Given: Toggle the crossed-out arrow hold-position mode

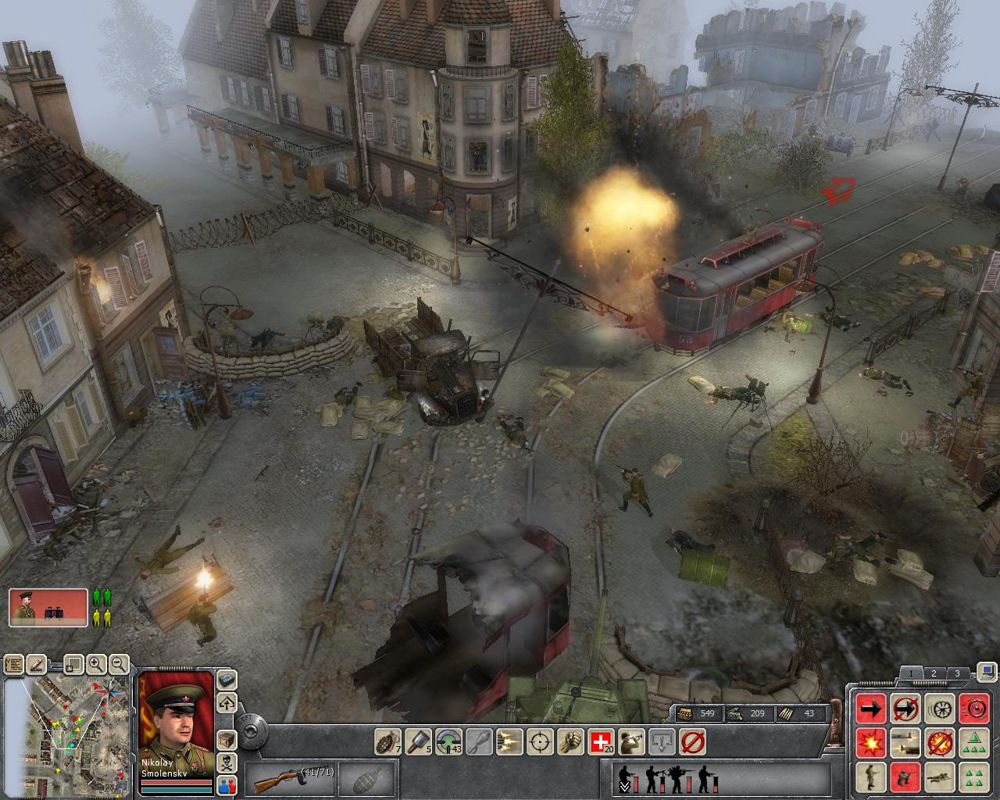Looking at the screenshot, I should pos(906,708).
